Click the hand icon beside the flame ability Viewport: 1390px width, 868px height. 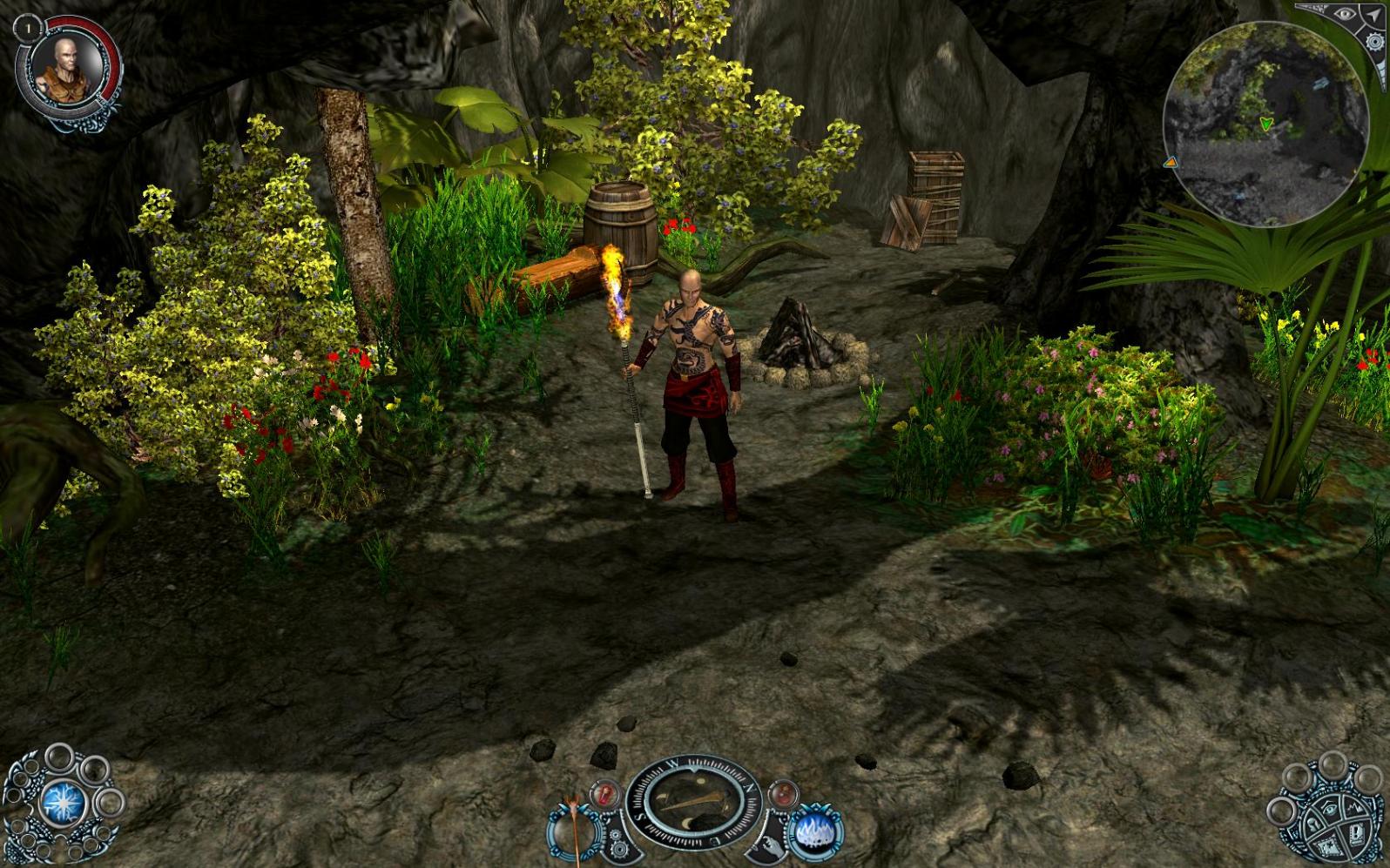click(x=773, y=844)
